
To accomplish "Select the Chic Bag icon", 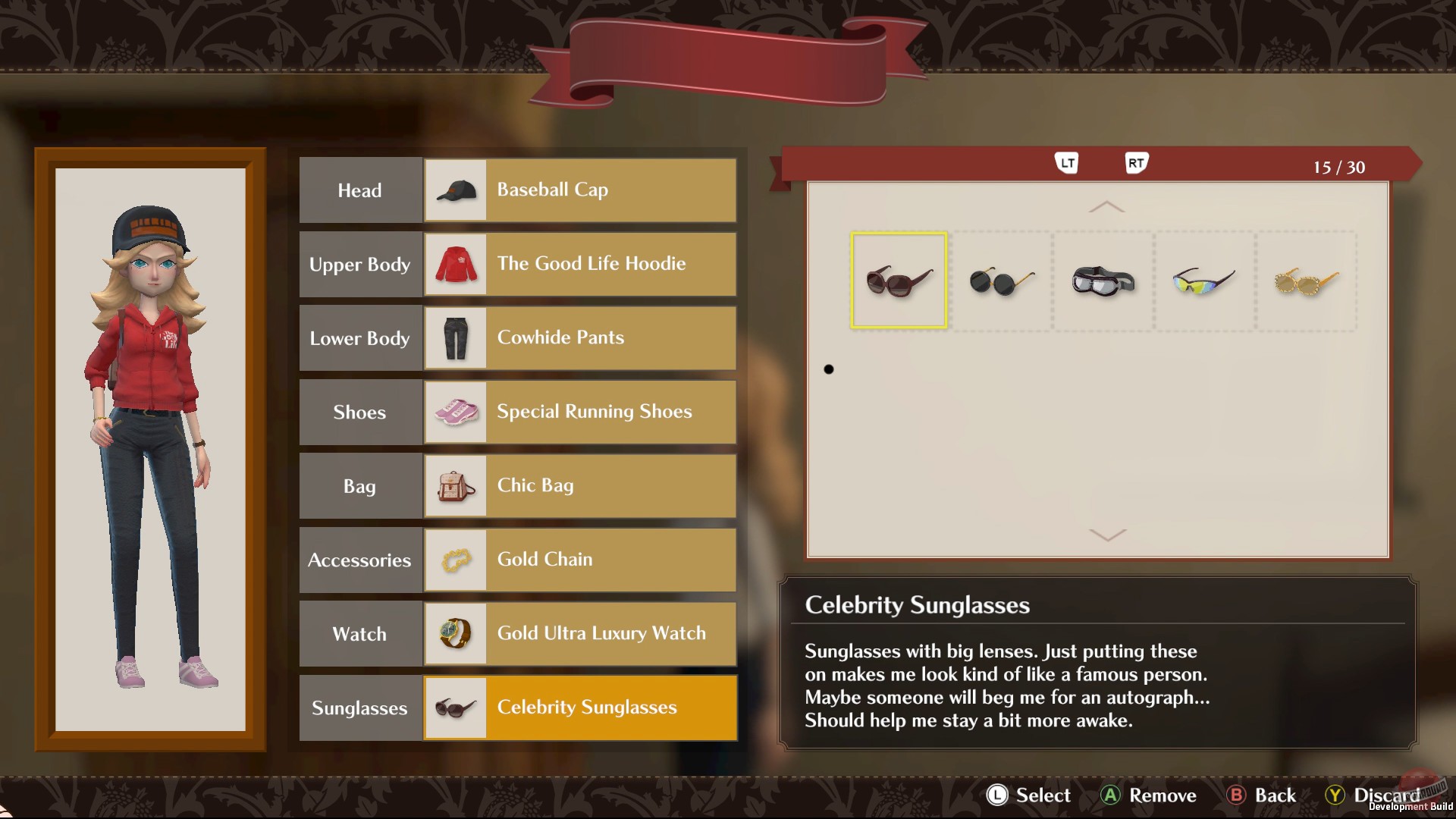I will 456,486.
